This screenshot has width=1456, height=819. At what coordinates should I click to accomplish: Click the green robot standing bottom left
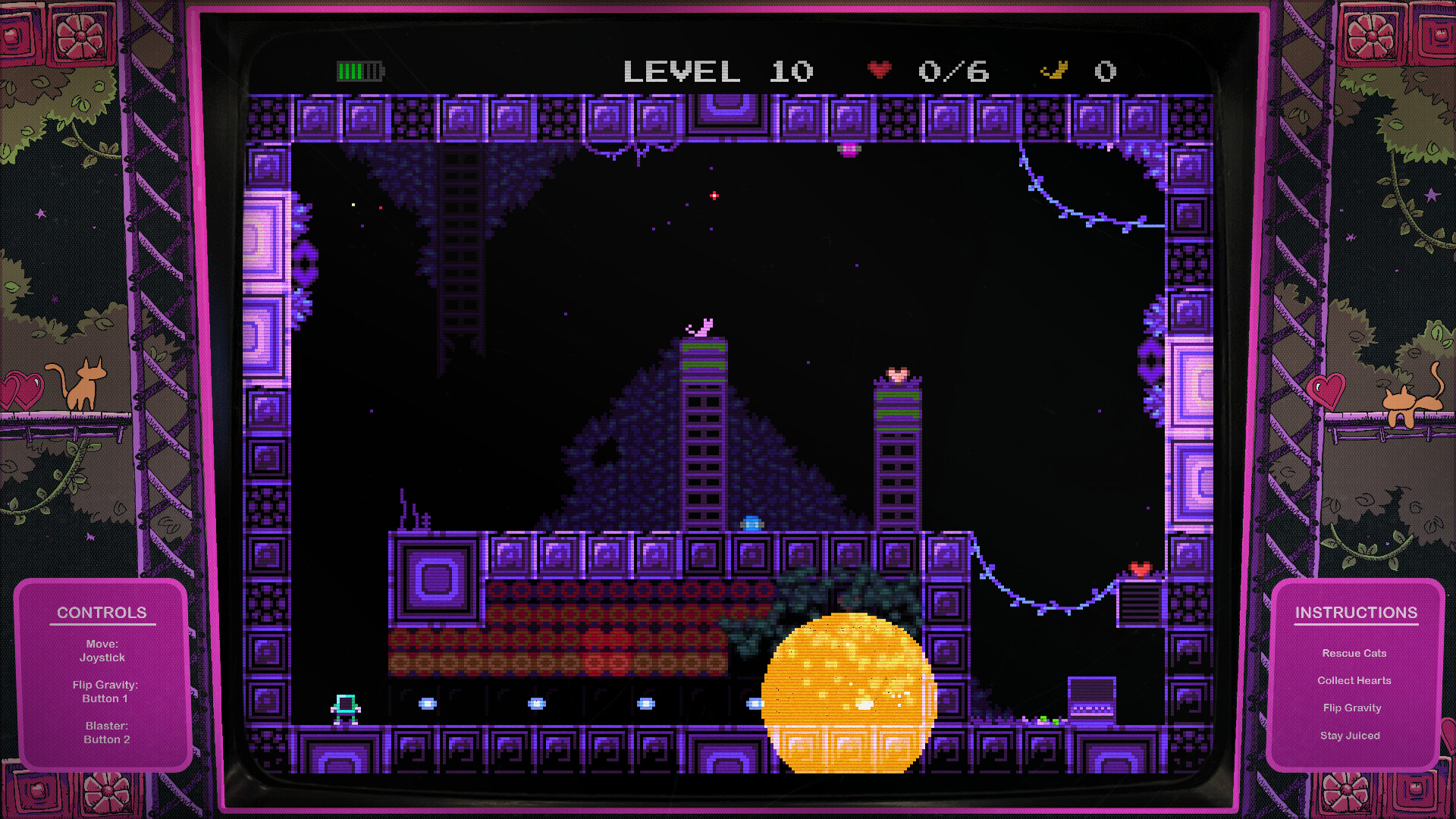pyautogui.click(x=346, y=708)
